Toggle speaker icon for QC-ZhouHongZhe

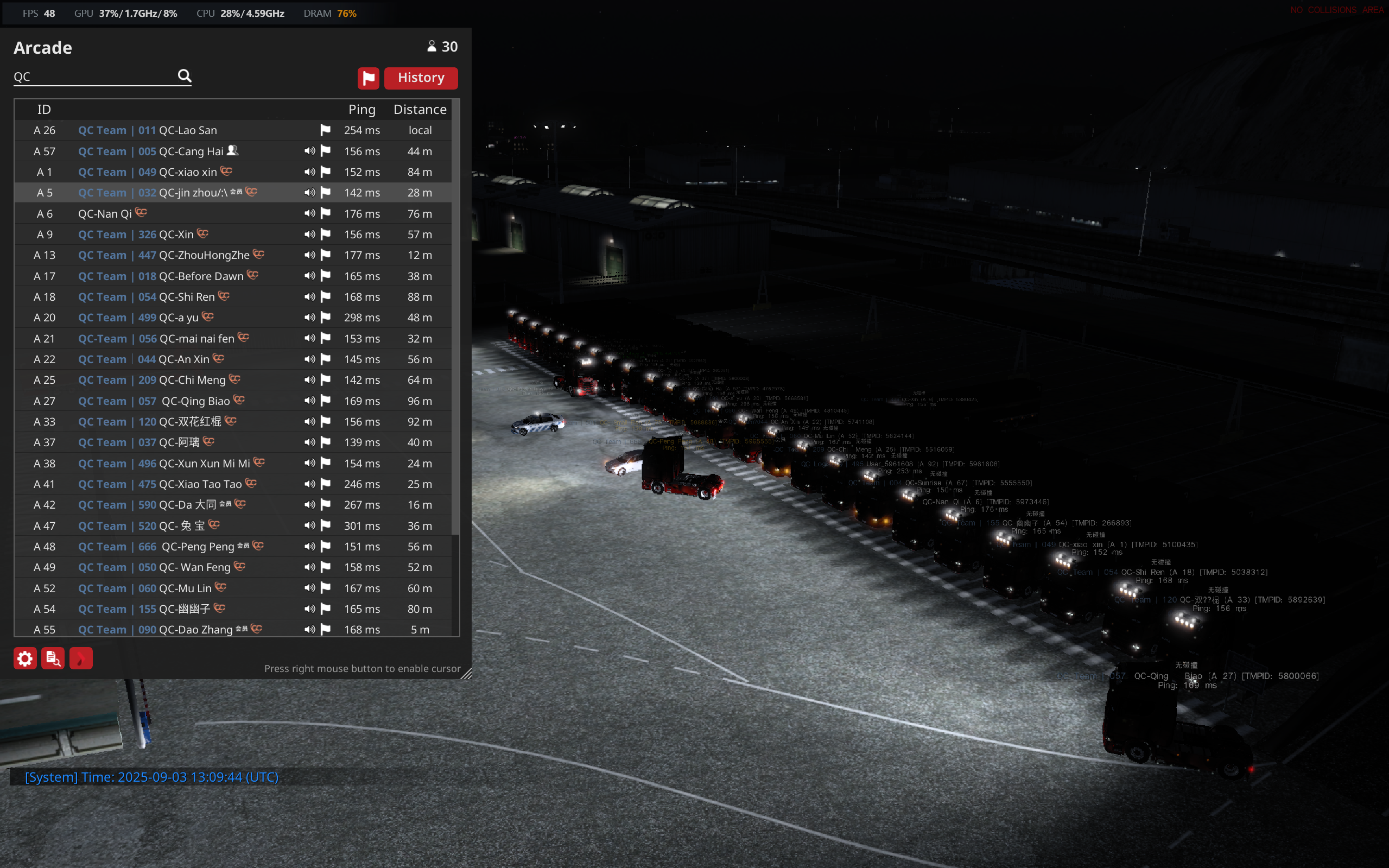click(310, 255)
